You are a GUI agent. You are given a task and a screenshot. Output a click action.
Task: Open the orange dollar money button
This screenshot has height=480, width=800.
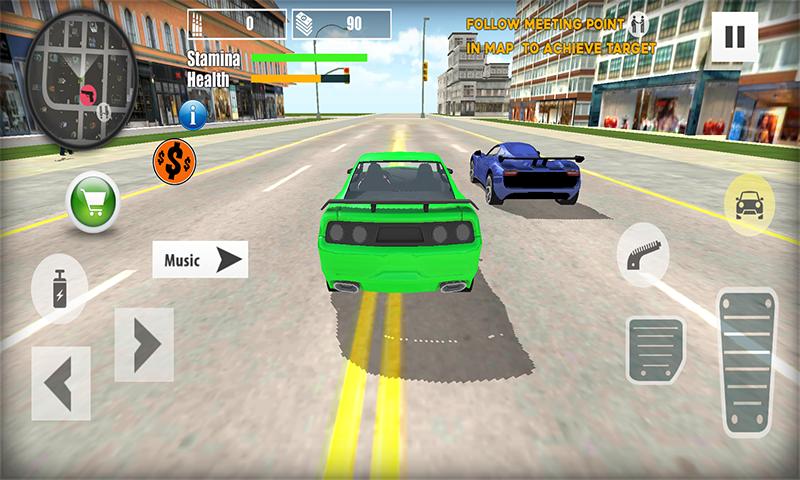pos(173,159)
